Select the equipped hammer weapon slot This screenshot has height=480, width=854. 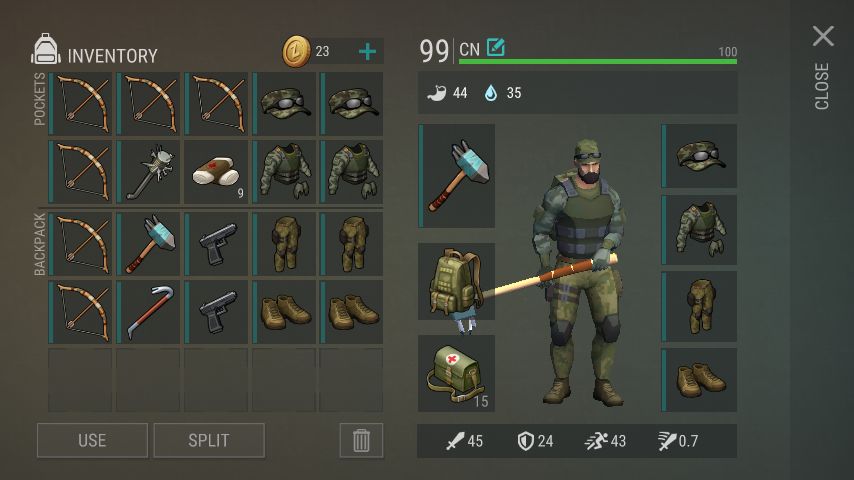click(457, 176)
